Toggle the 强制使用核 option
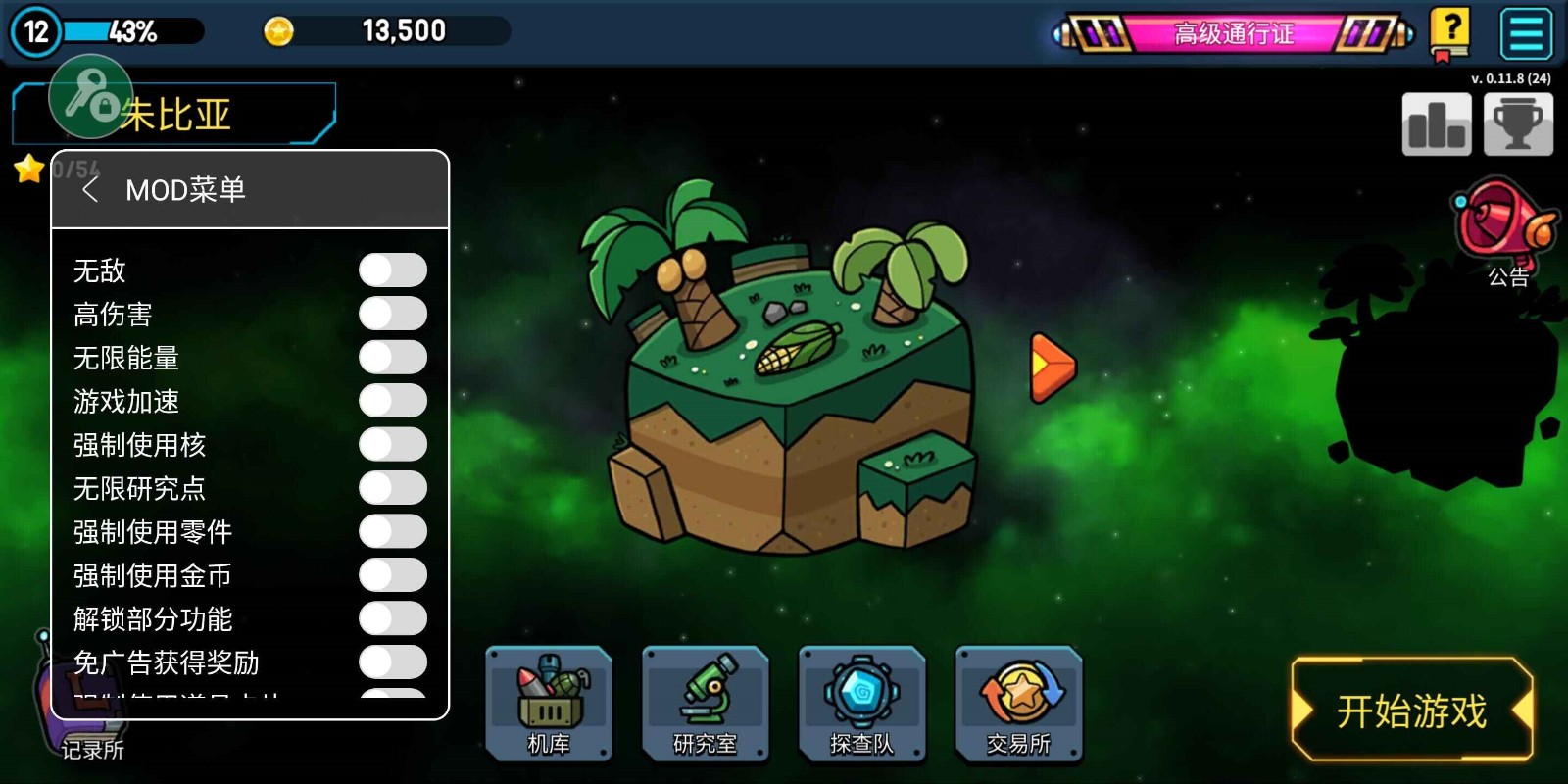The image size is (1568, 784). coord(392,444)
